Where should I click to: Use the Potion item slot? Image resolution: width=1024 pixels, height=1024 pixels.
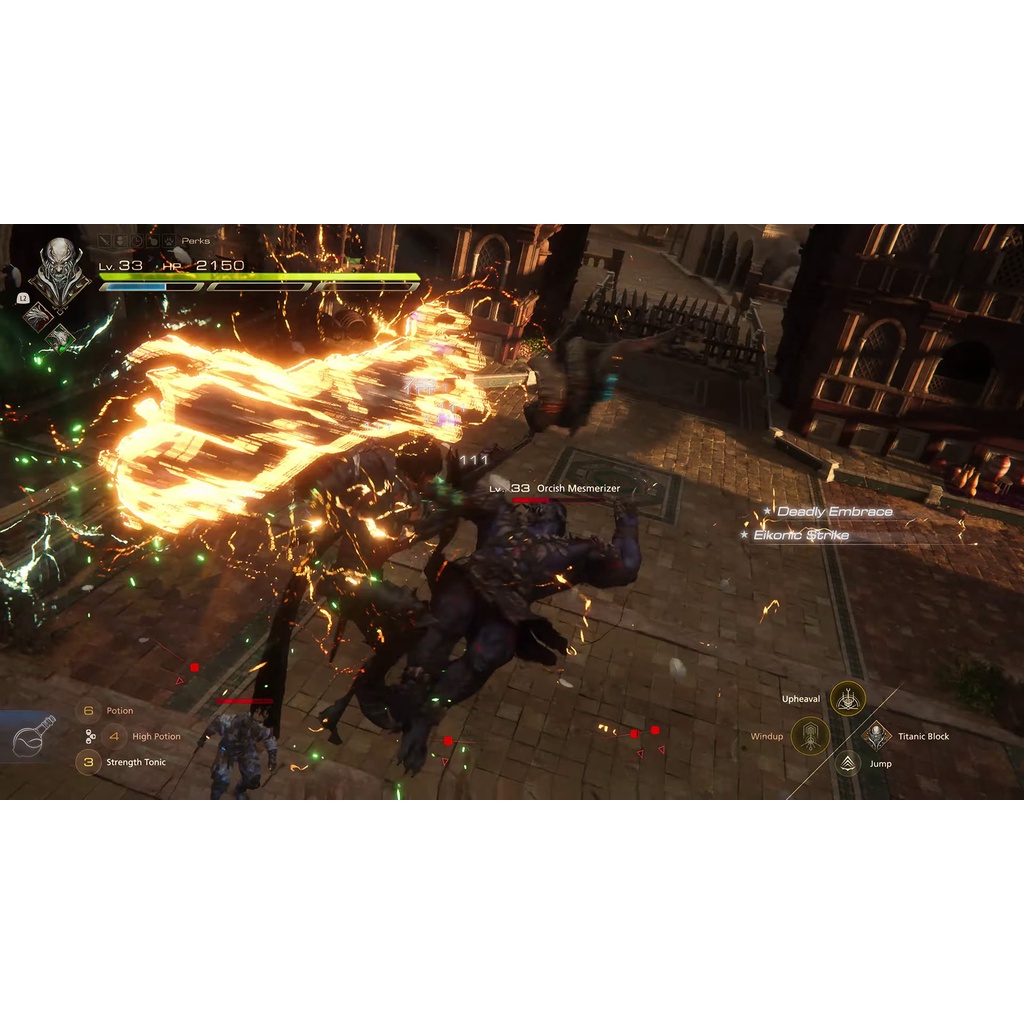(x=88, y=711)
